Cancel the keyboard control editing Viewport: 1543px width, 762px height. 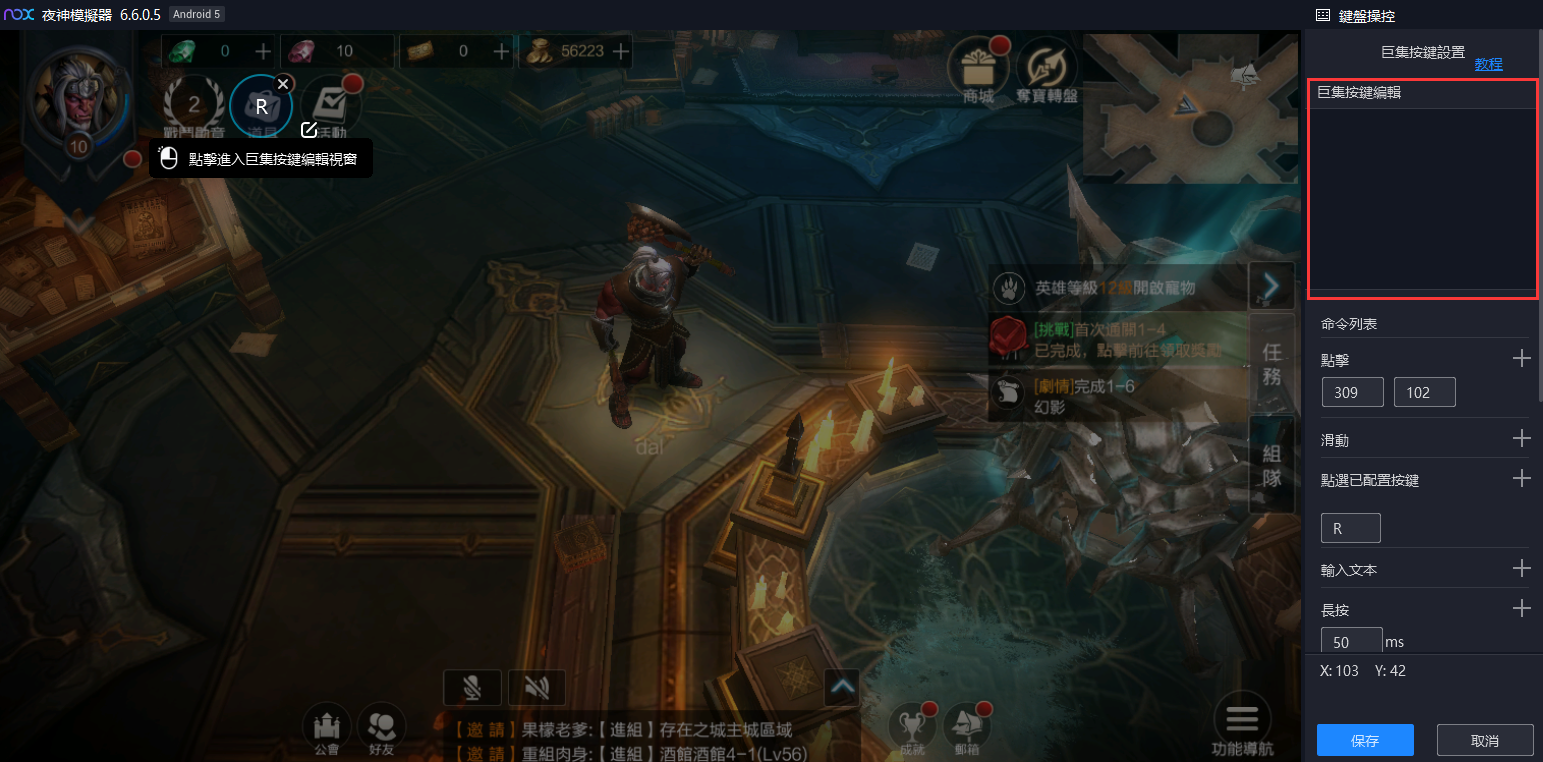[x=1485, y=740]
